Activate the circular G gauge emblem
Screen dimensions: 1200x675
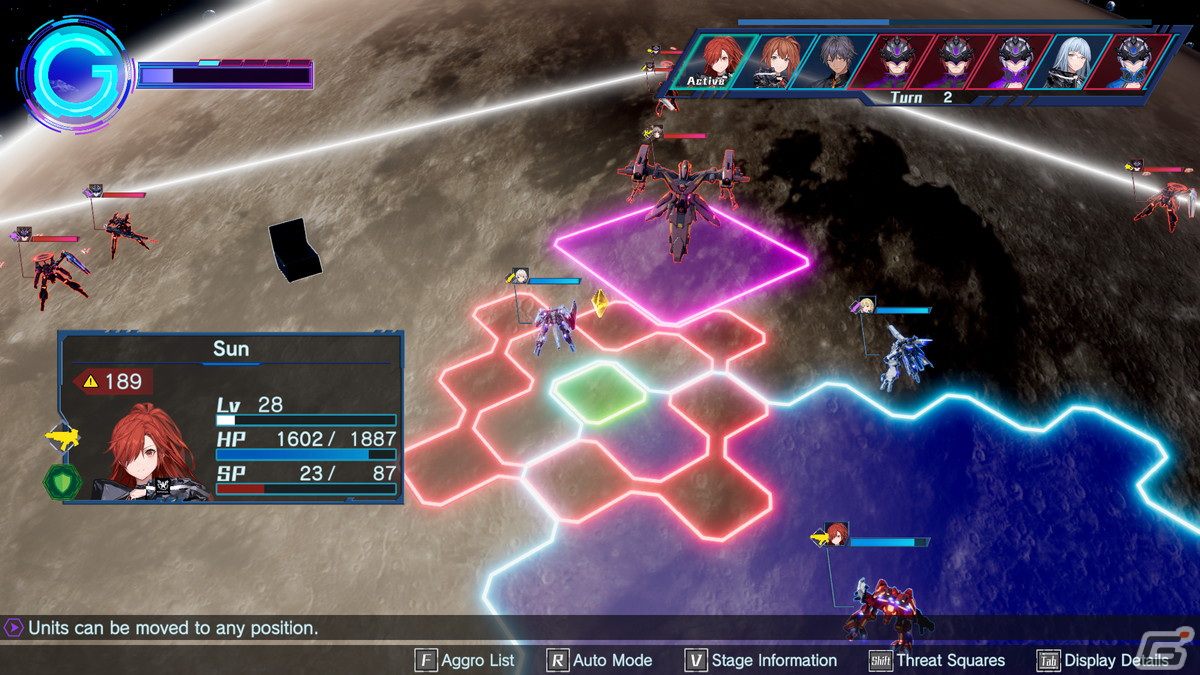(x=76, y=74)
